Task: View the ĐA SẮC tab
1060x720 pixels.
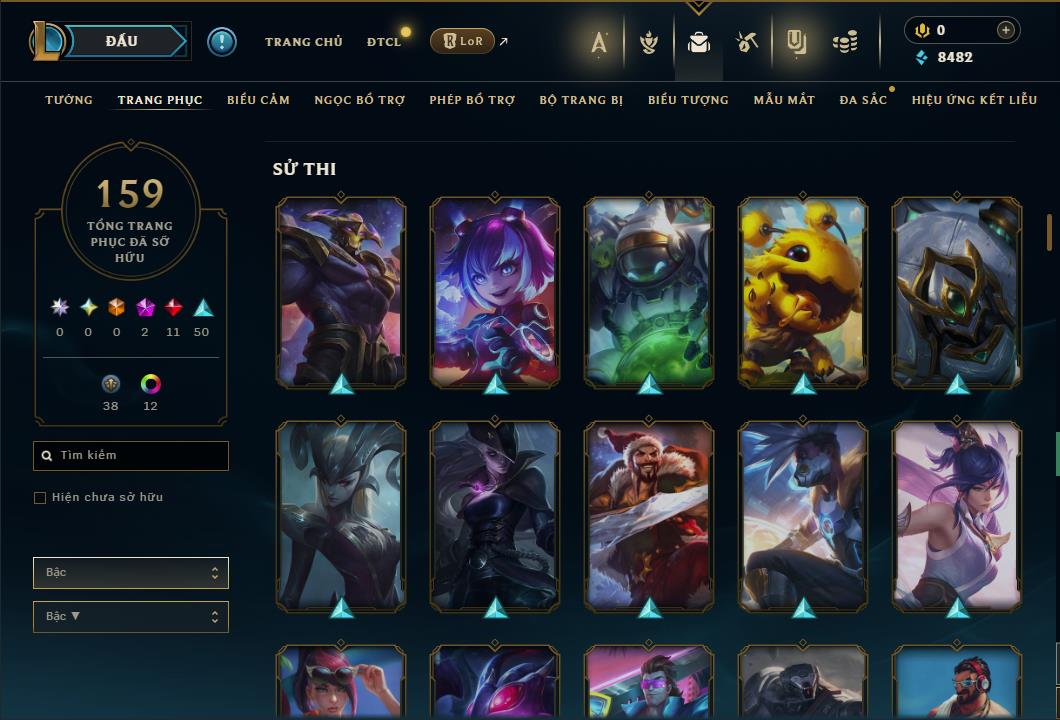Action: (x=863, y=100)
